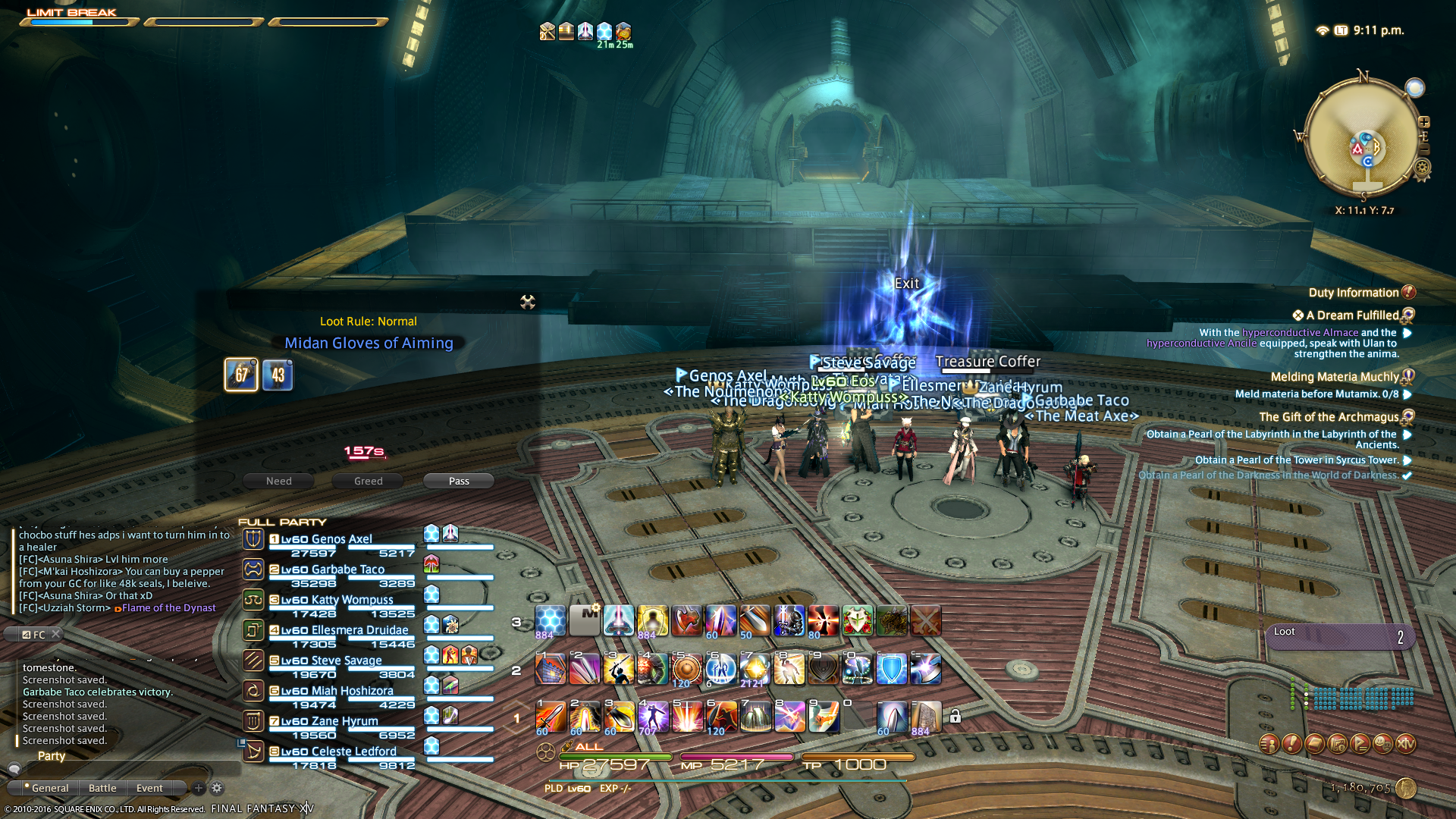Screen dimensions: 1456x819
Task: Open the Event chat tab
Action: (149, 788)
